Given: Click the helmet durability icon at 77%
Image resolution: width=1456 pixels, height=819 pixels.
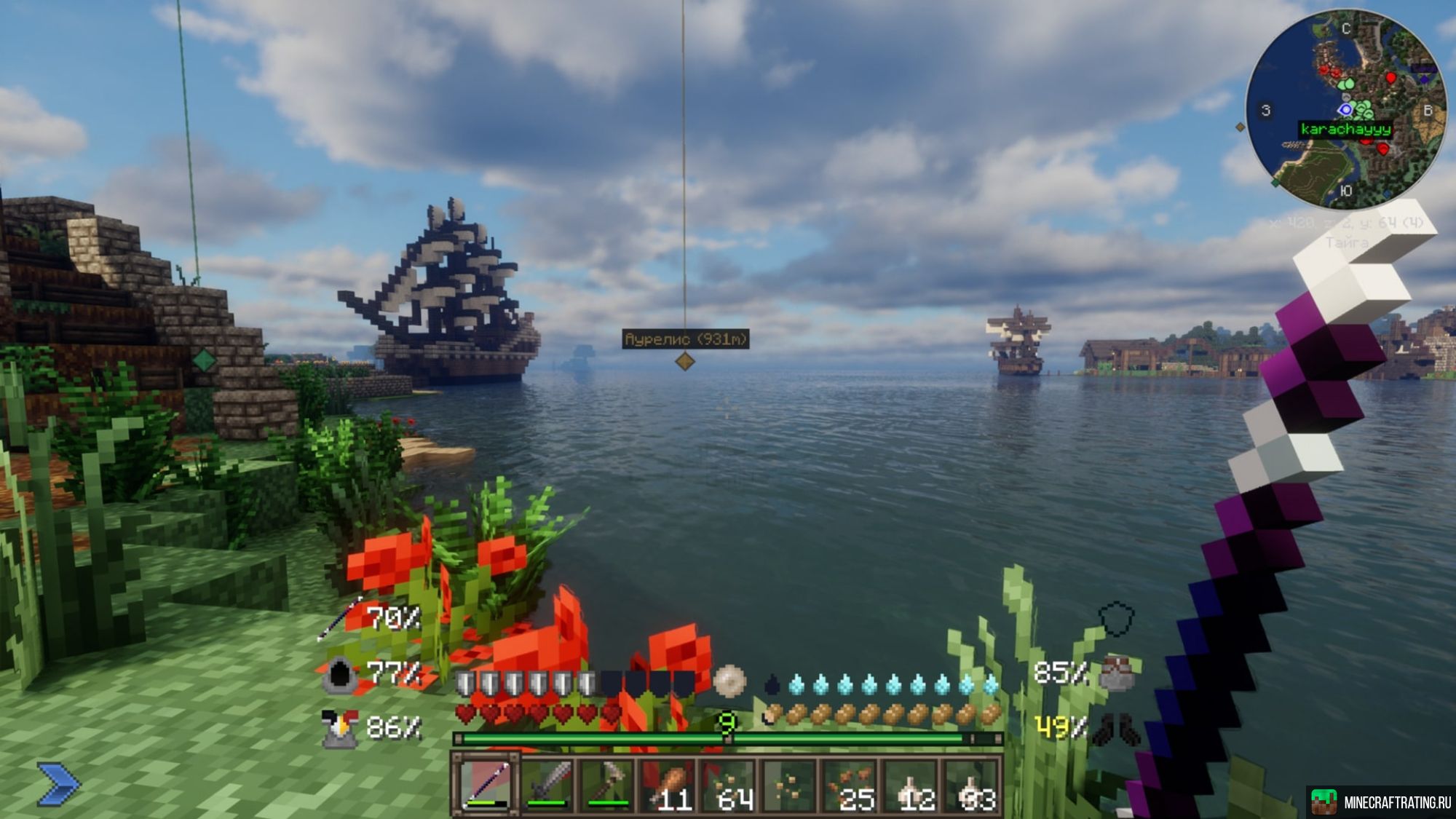Looking at the screenshot, I should (x=339, y=674).
